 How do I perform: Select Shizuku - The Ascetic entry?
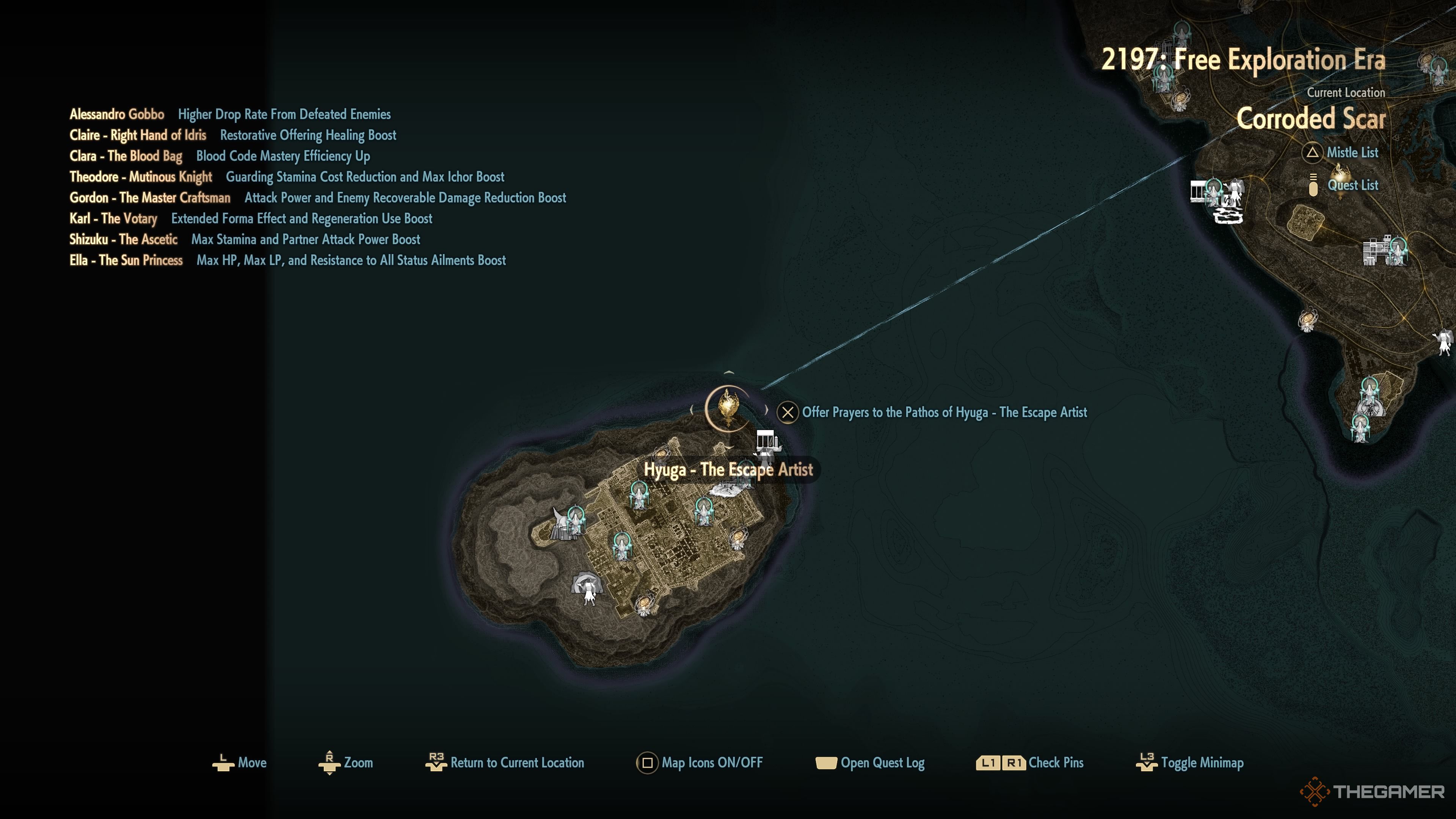(x=123, y=240)
